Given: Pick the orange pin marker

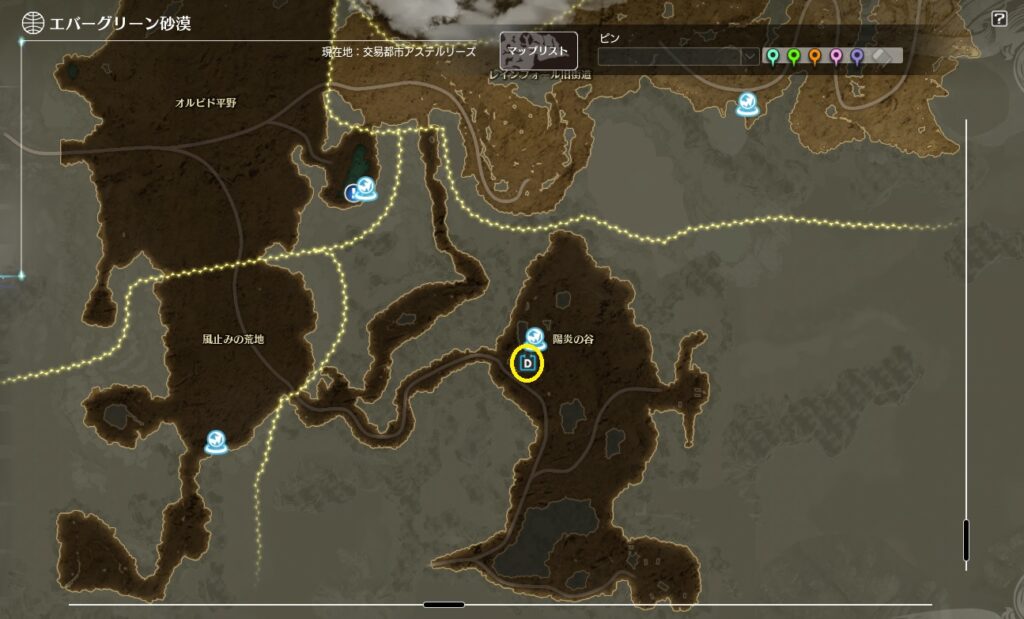Looking at the screenshot, I should click(815, 56).
